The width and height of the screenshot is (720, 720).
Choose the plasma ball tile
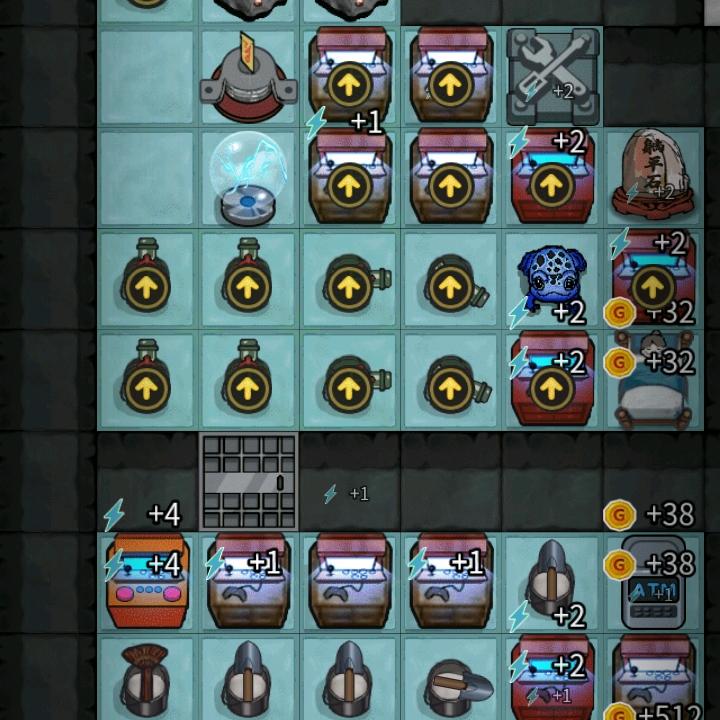pos(248,180)
